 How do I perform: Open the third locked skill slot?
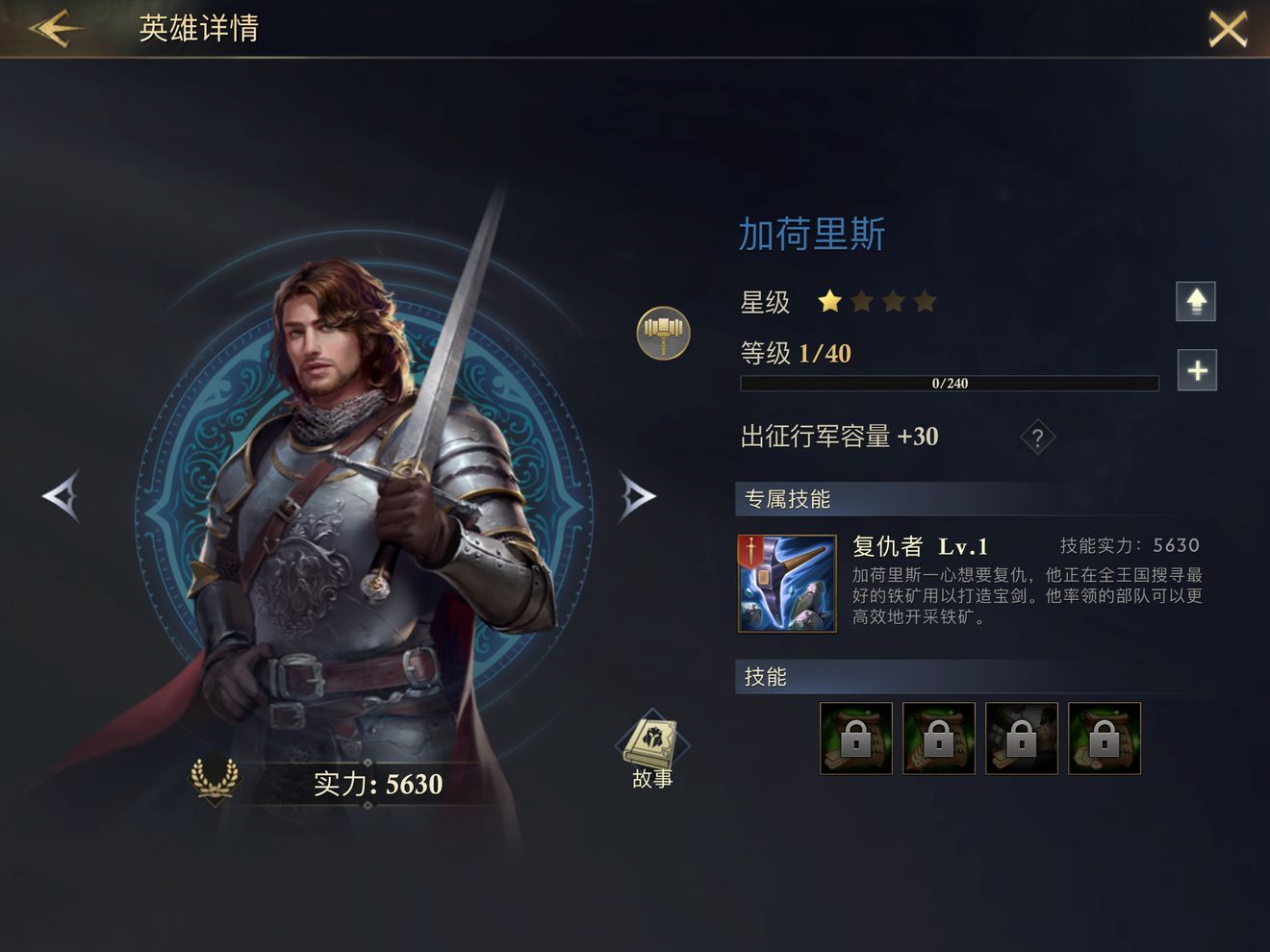click(x=1021, y=739)
